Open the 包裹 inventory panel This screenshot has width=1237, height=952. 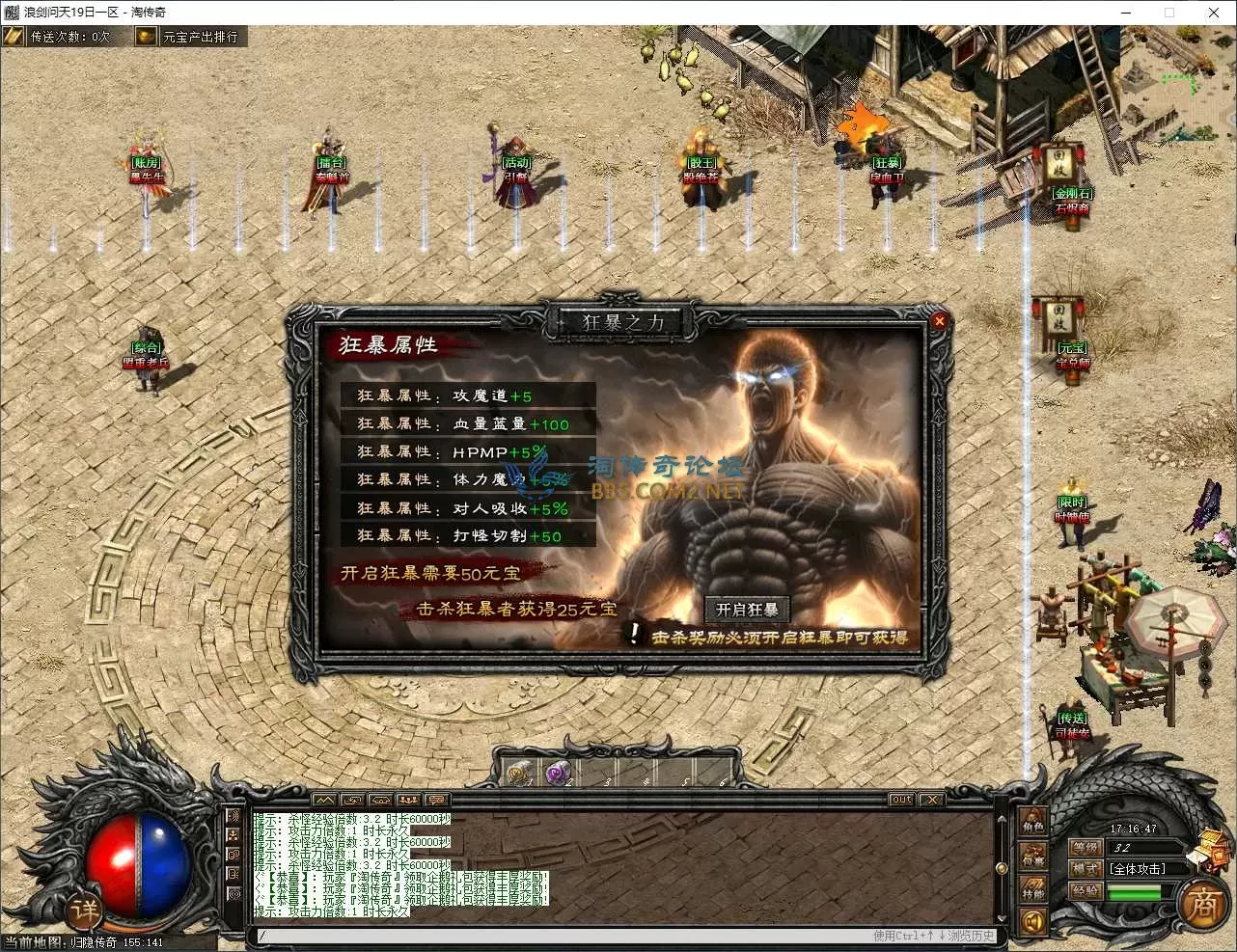[x=1034, y=855]
